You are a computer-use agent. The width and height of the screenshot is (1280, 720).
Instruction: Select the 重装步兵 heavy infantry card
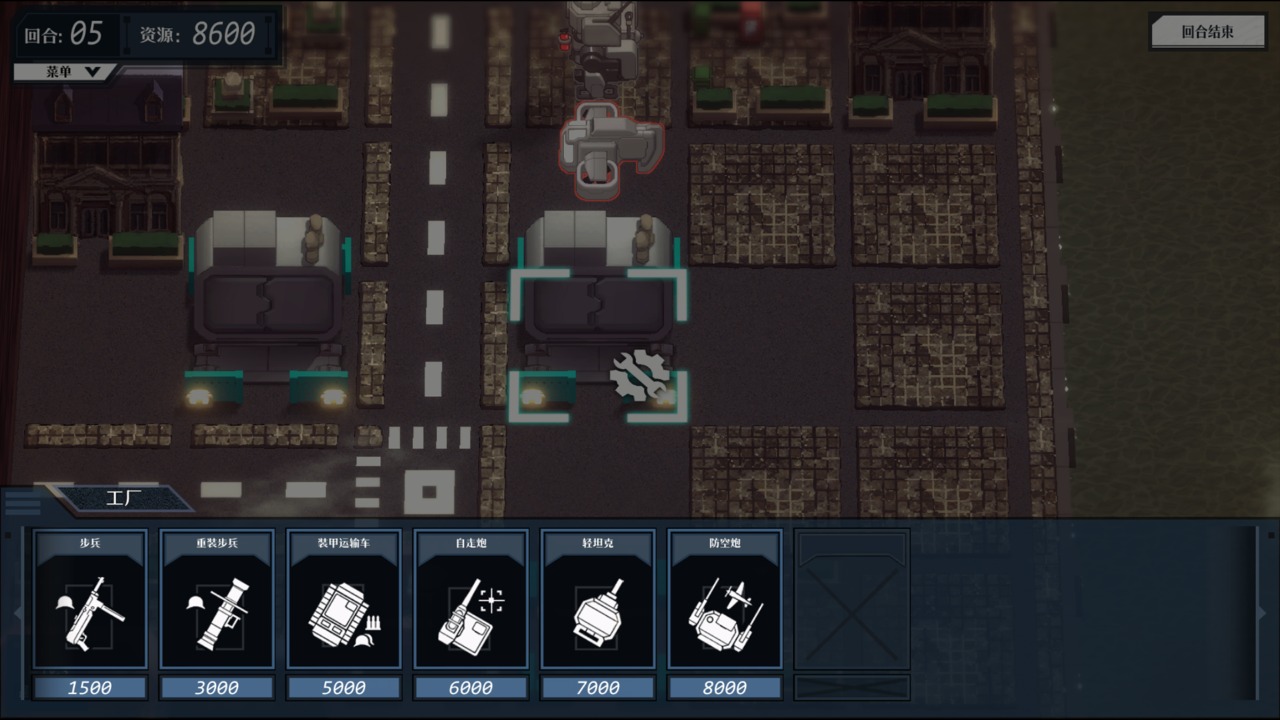point(217,600)
